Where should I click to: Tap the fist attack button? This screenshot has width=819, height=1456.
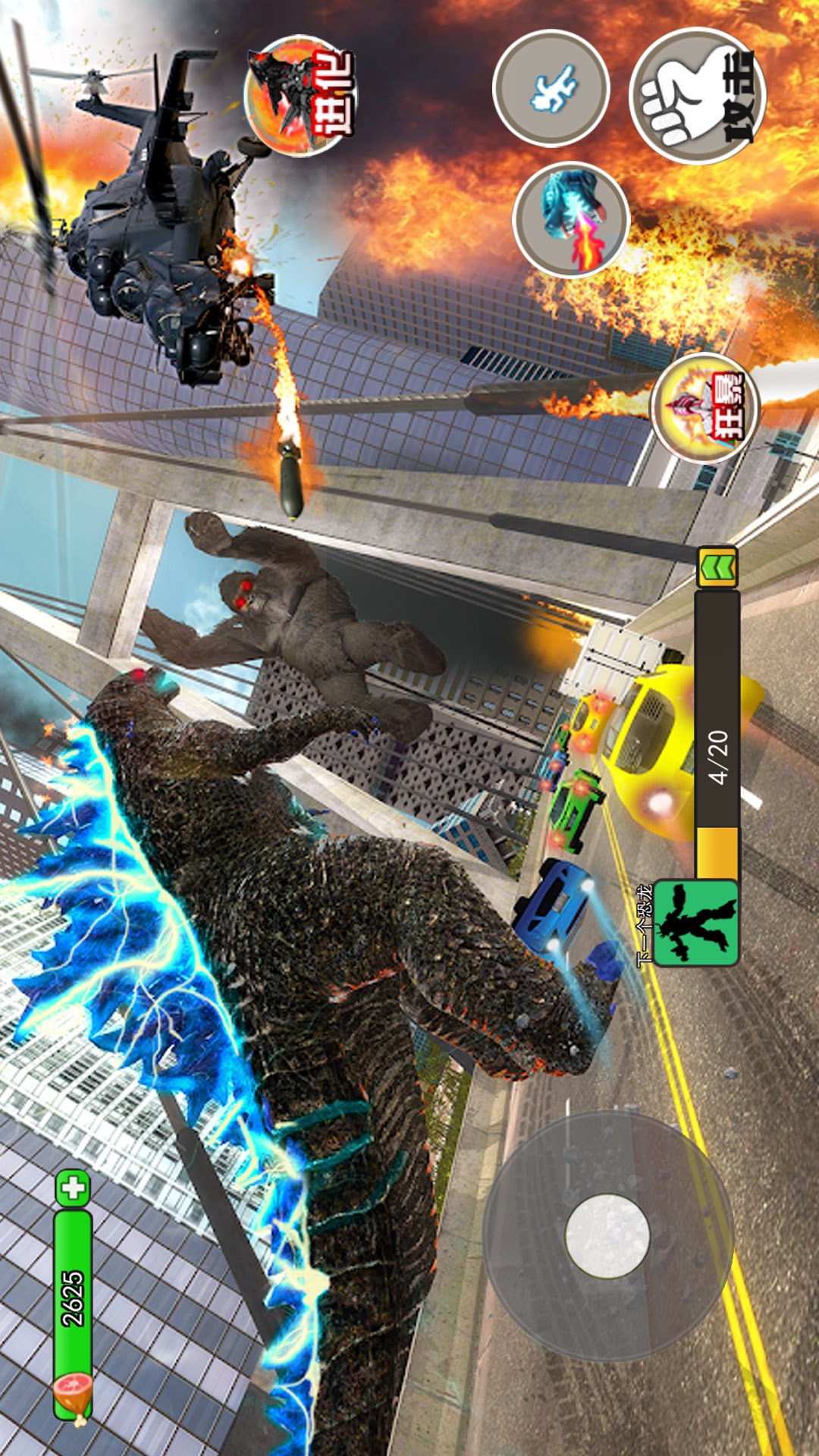(698, 96)
